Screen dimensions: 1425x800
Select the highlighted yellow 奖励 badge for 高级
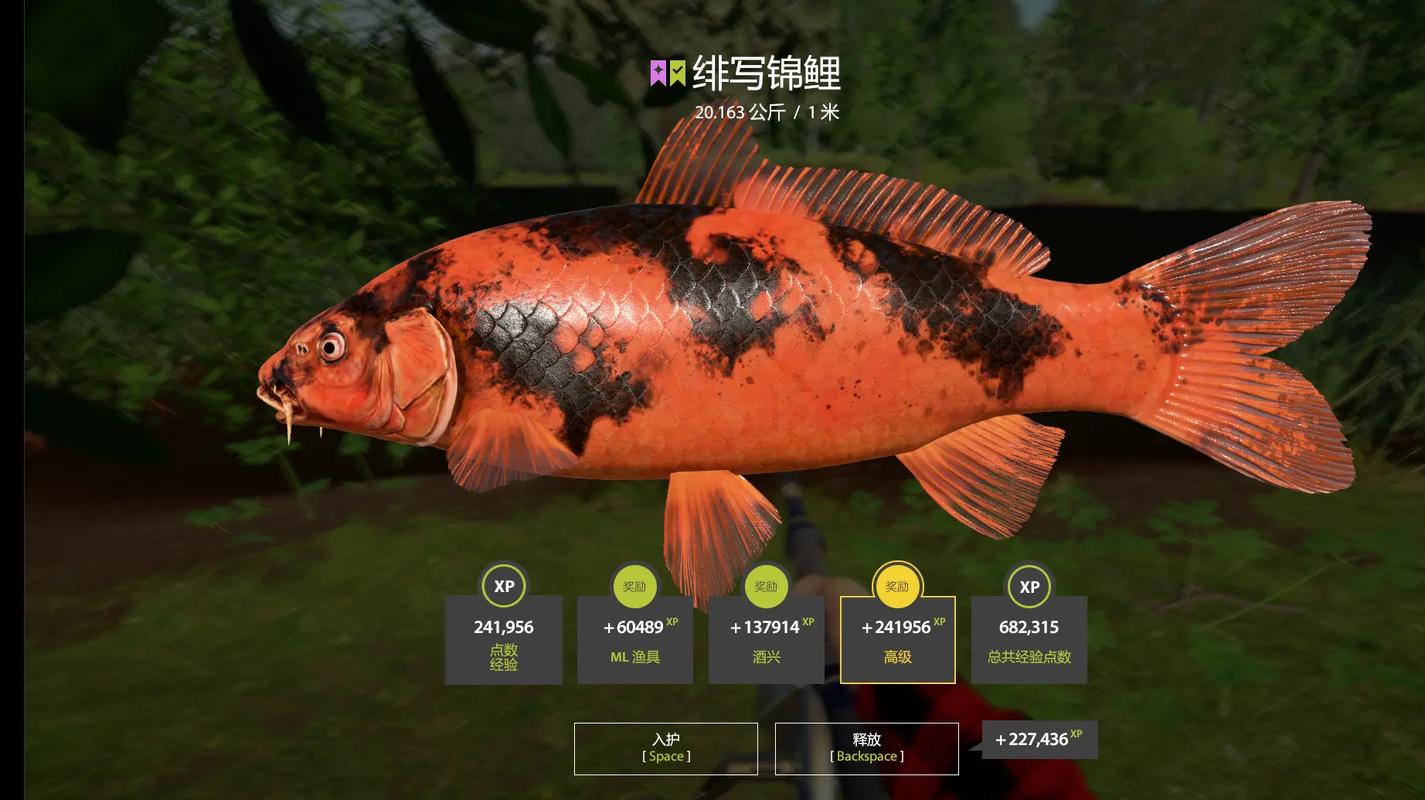[x=897, y=586]
